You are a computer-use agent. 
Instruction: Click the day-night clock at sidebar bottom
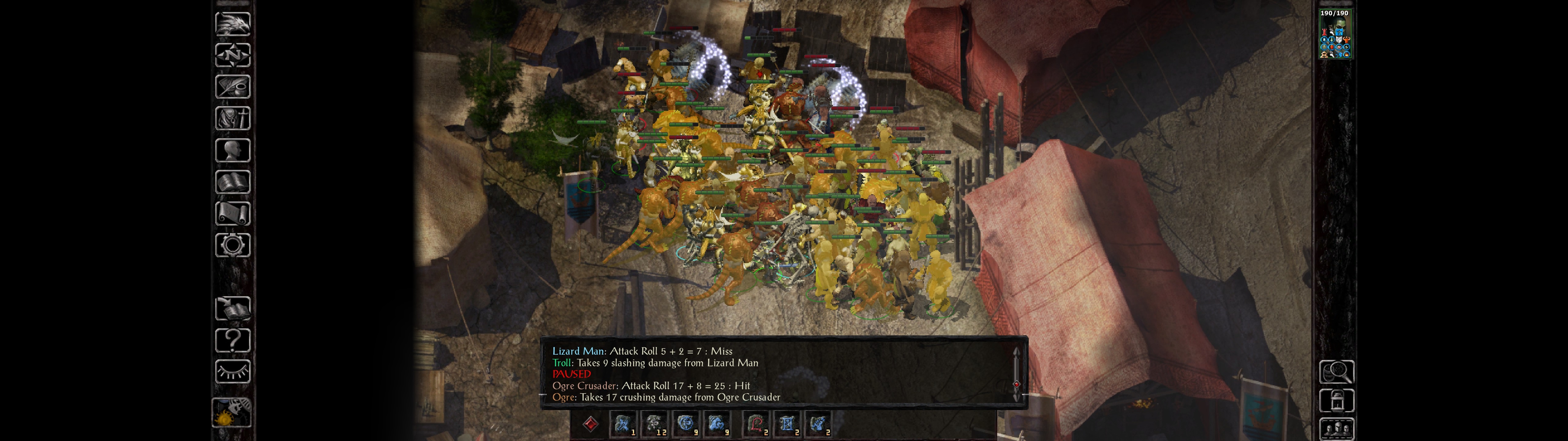231,412
